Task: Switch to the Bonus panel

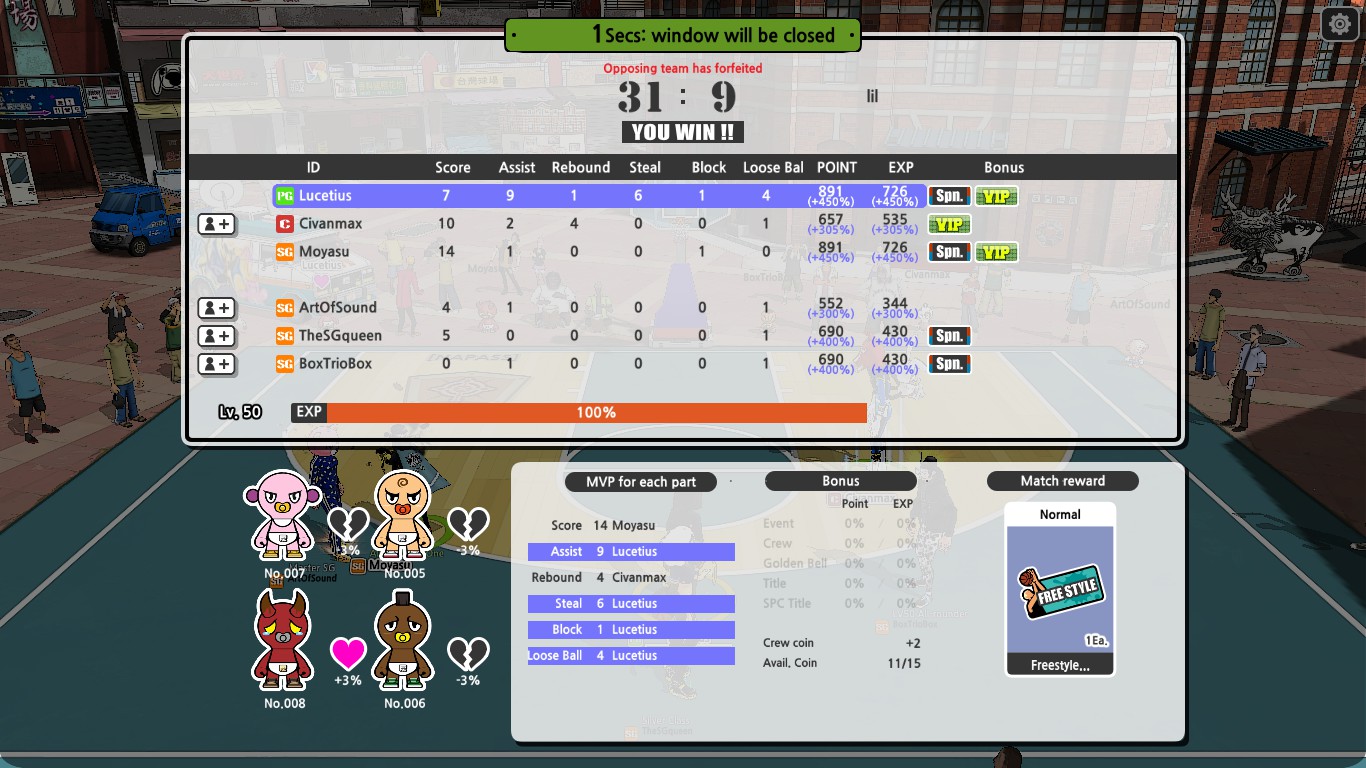Action: (x=840, y=481)
